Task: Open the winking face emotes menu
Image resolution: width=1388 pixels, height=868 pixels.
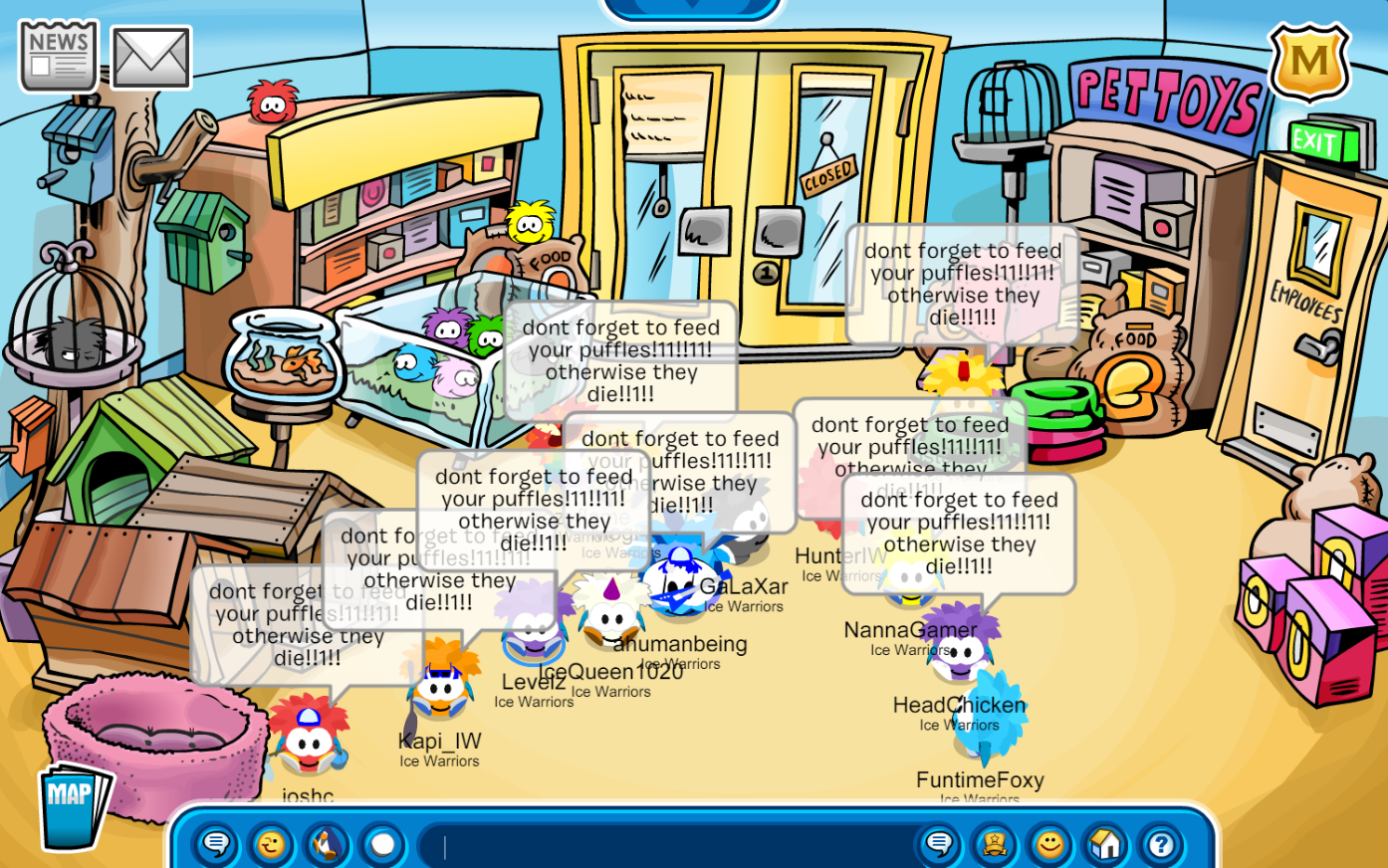Action: pyautogui.click(x=271, y=845)
